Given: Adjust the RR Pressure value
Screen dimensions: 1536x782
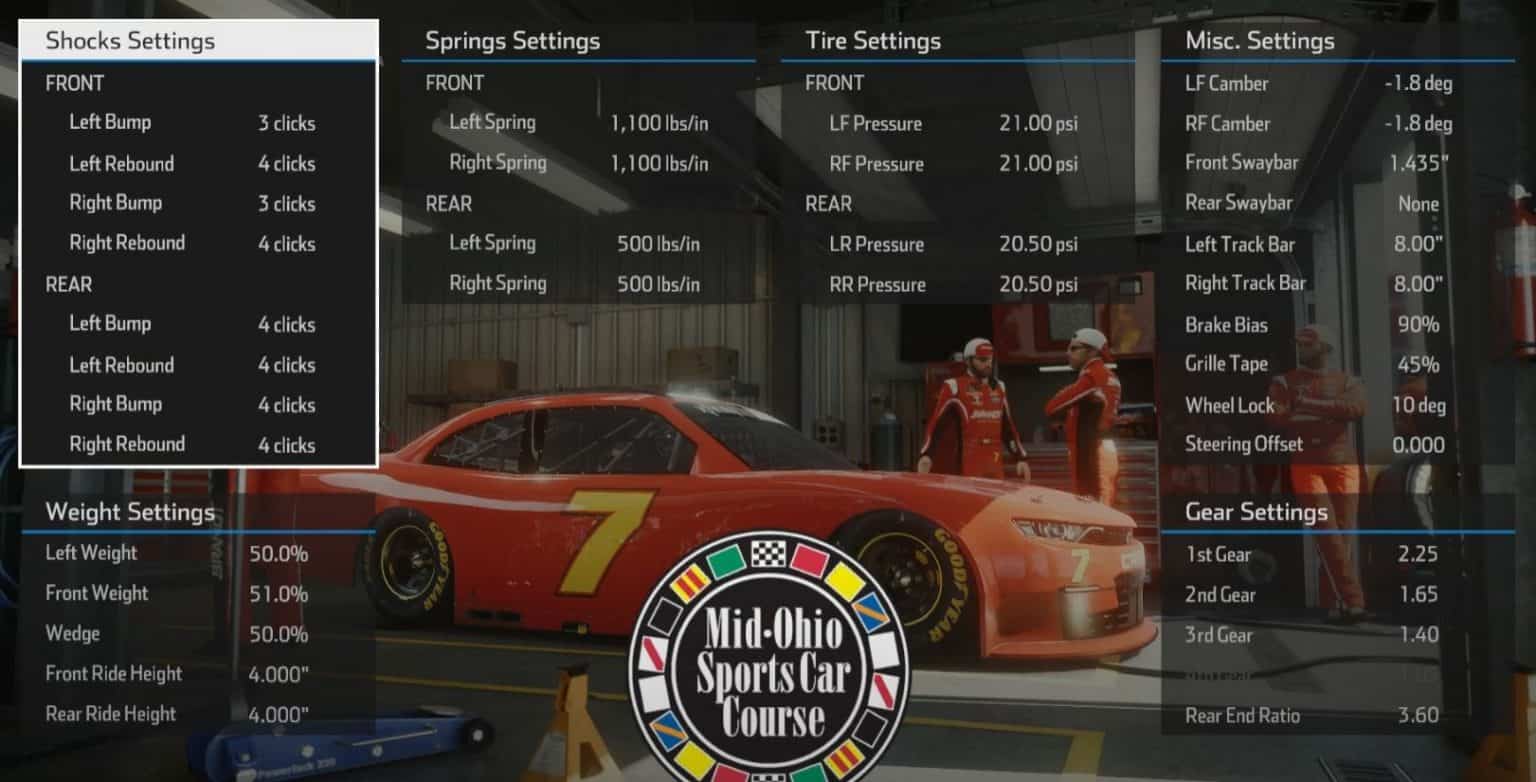Looking at the screenshot, I should [x=876, y=284].
